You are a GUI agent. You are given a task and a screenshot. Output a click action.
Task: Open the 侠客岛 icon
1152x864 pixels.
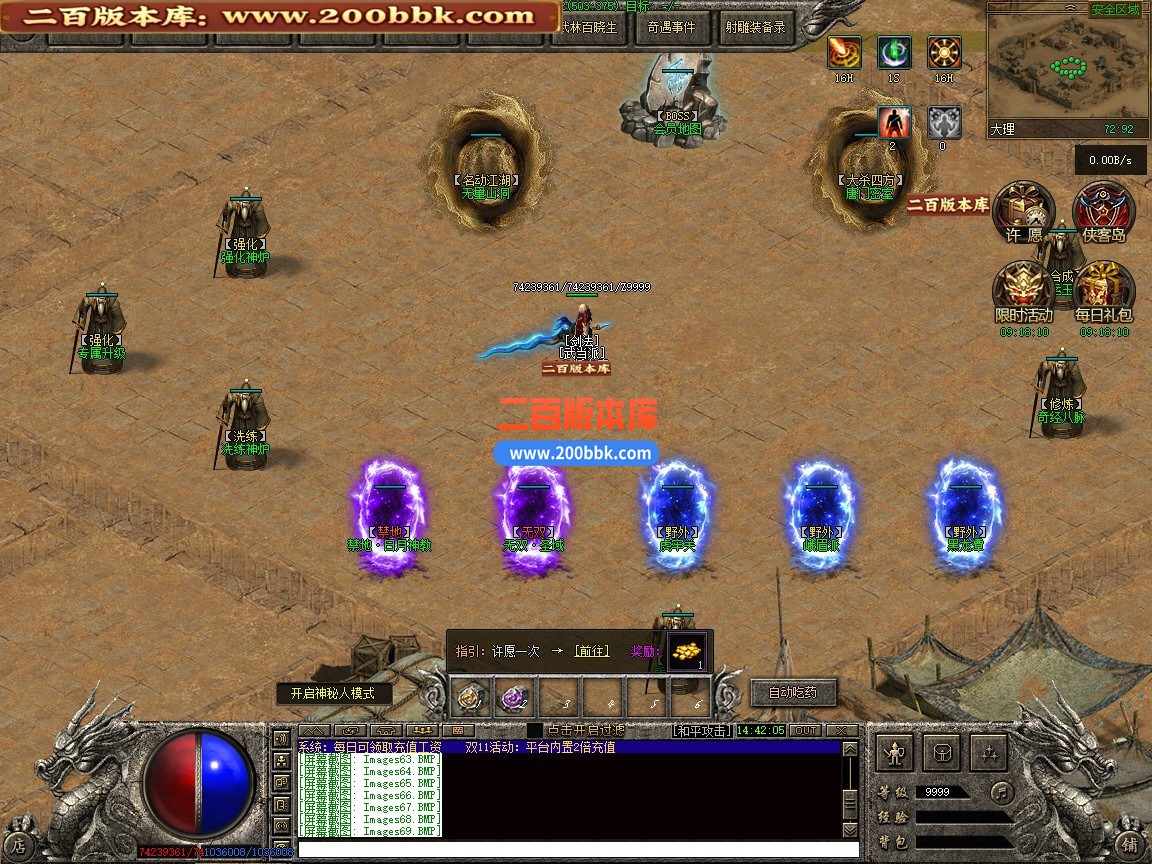1103,212
